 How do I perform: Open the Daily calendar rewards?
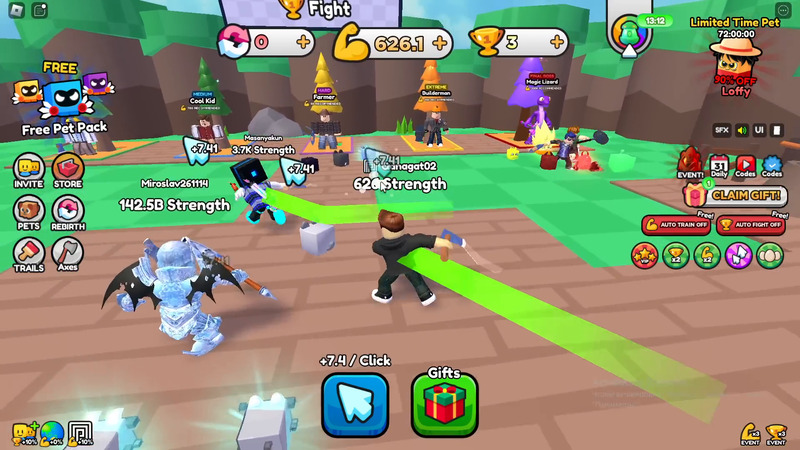coord(719,165)
